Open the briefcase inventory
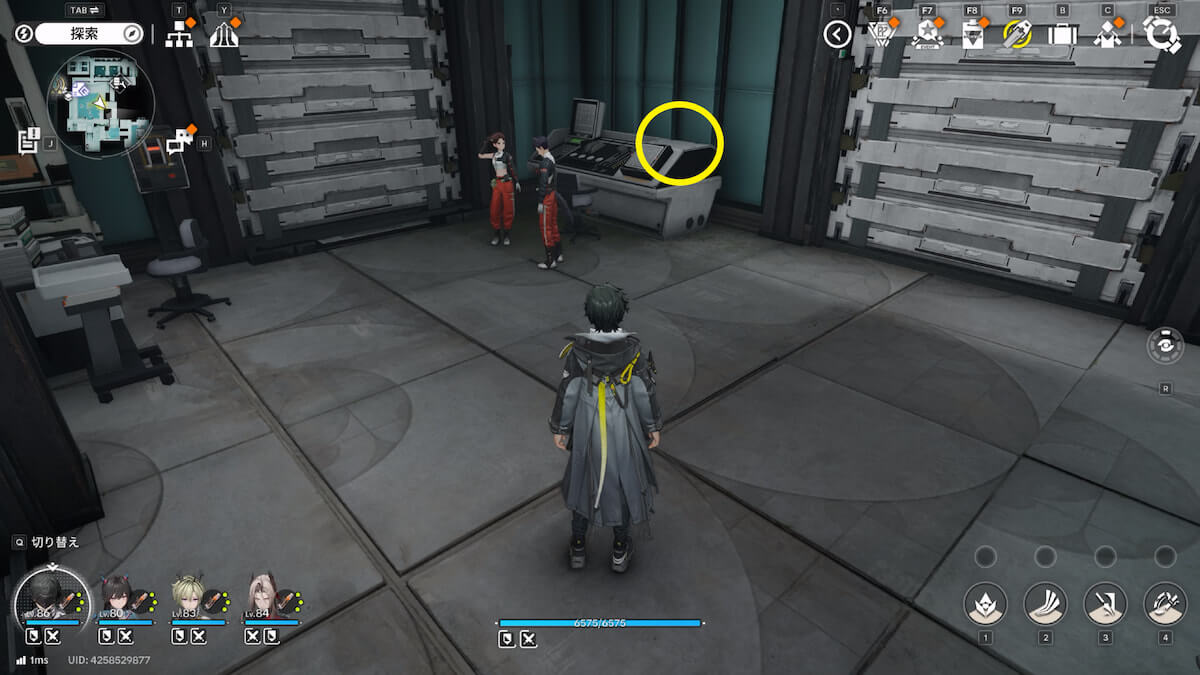This screenshot has height=675, width=1200. (1062, 35)
